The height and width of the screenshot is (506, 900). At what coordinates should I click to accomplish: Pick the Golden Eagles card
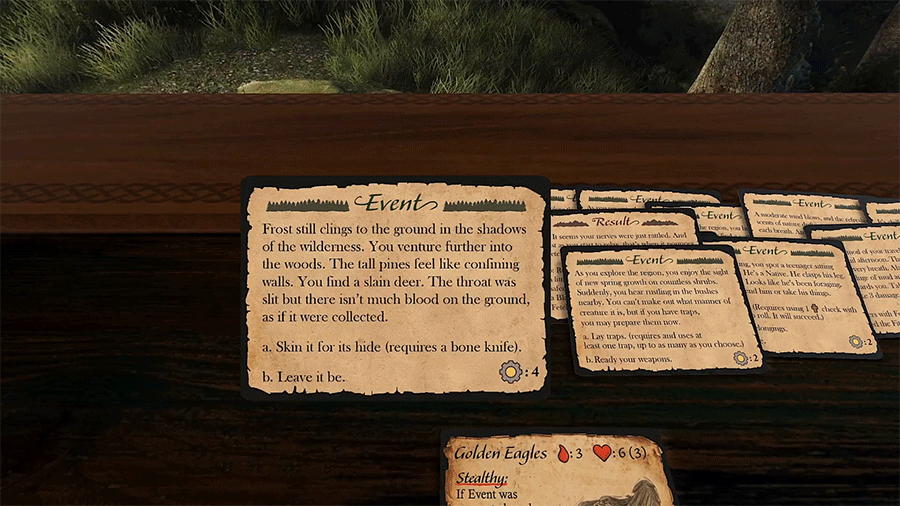pos(557,470)
